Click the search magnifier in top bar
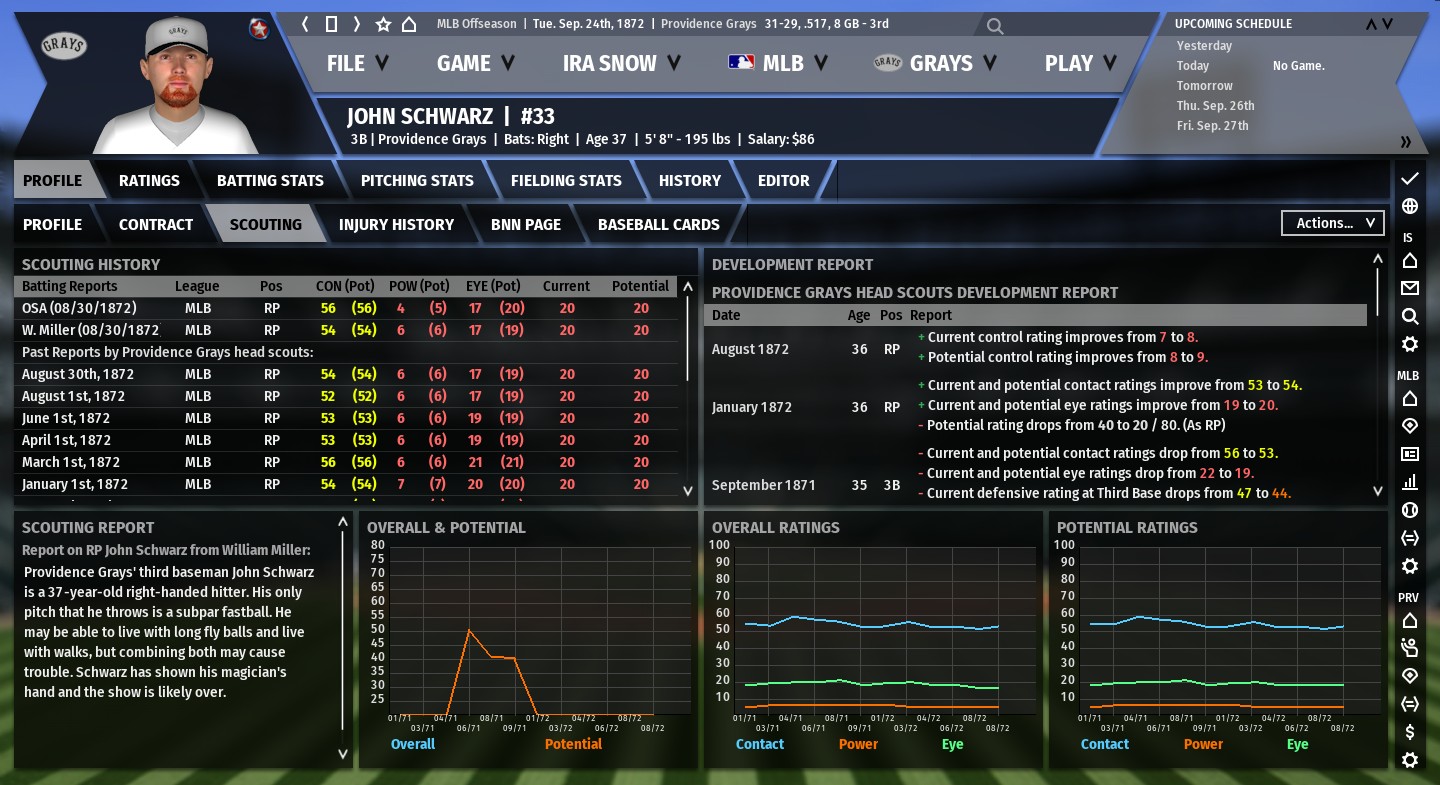1440x785 pixels. click(x=994, y=26)
